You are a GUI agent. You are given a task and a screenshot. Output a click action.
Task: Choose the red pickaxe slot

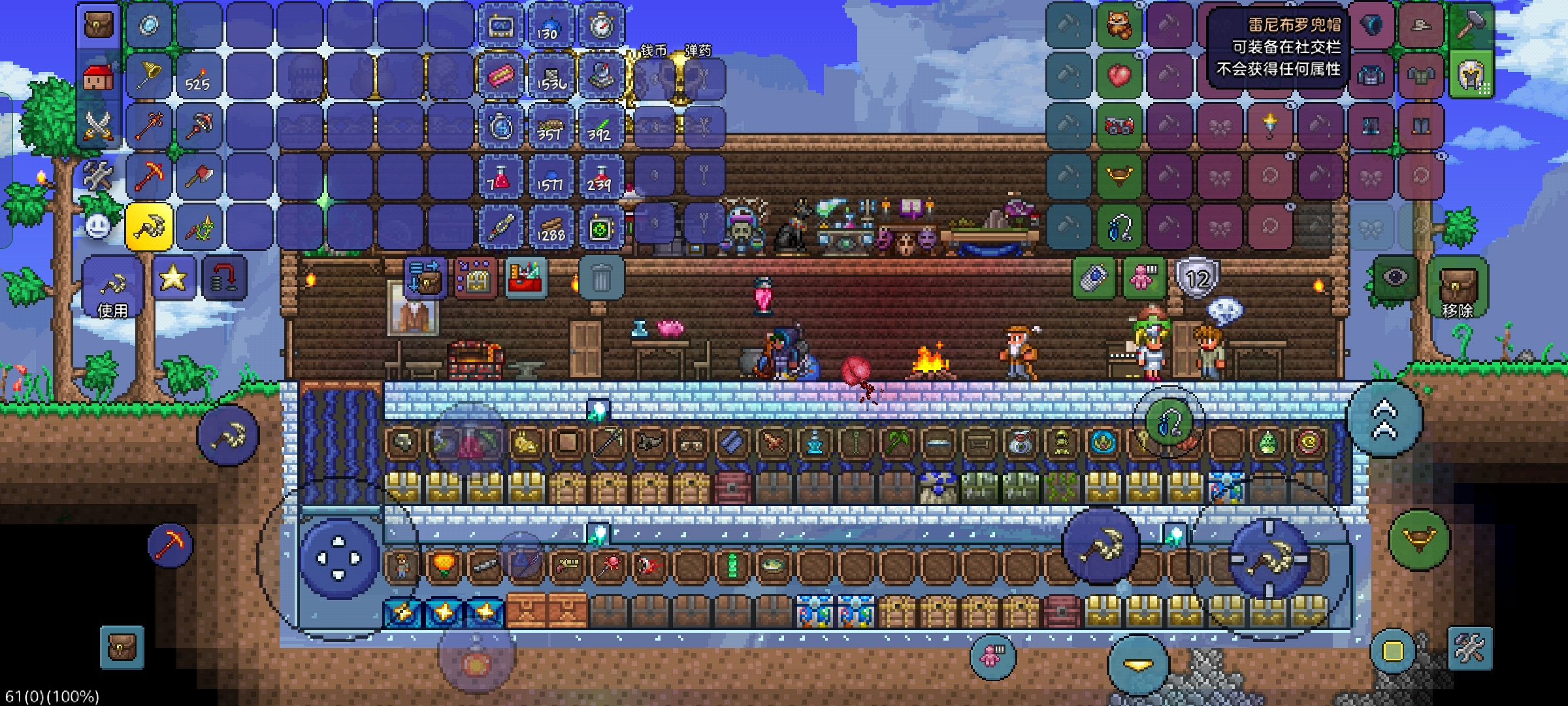point(149,176)
